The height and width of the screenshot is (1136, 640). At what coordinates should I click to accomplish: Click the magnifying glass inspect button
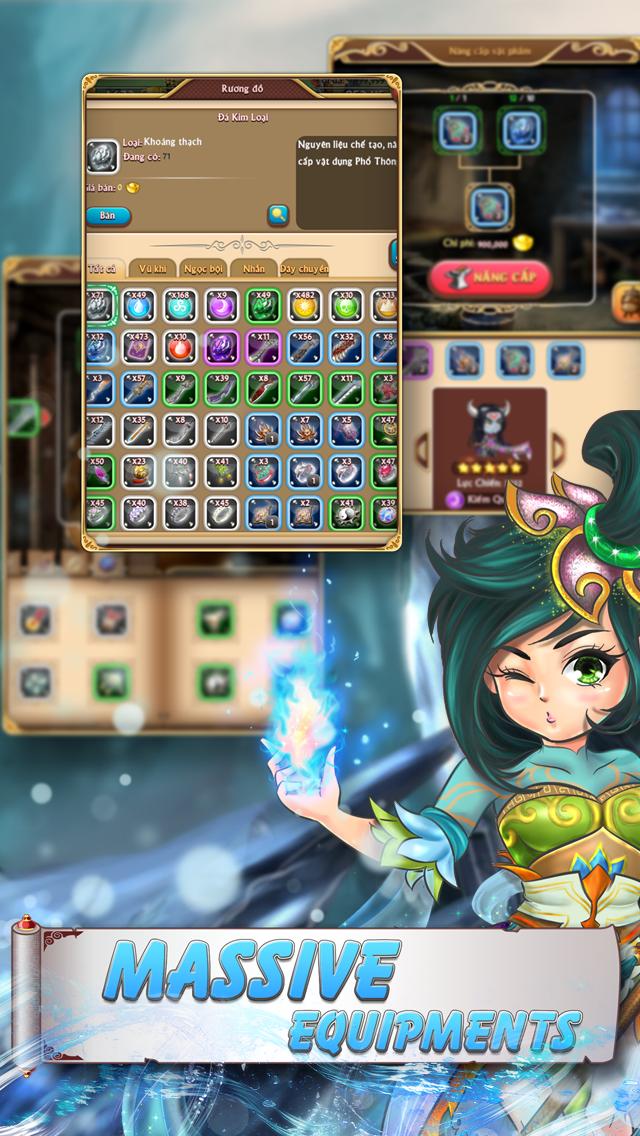[x=278, y=214]
